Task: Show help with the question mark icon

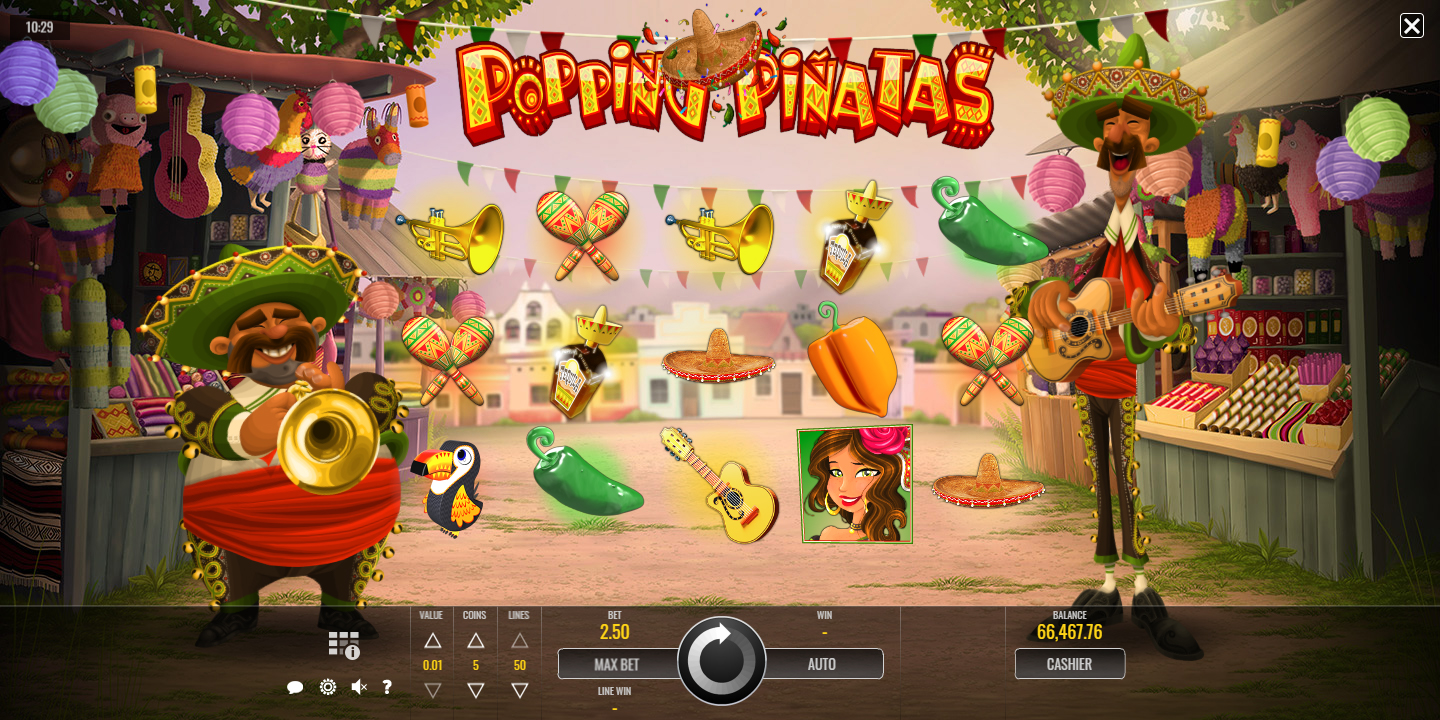Action: click(387, 687)
